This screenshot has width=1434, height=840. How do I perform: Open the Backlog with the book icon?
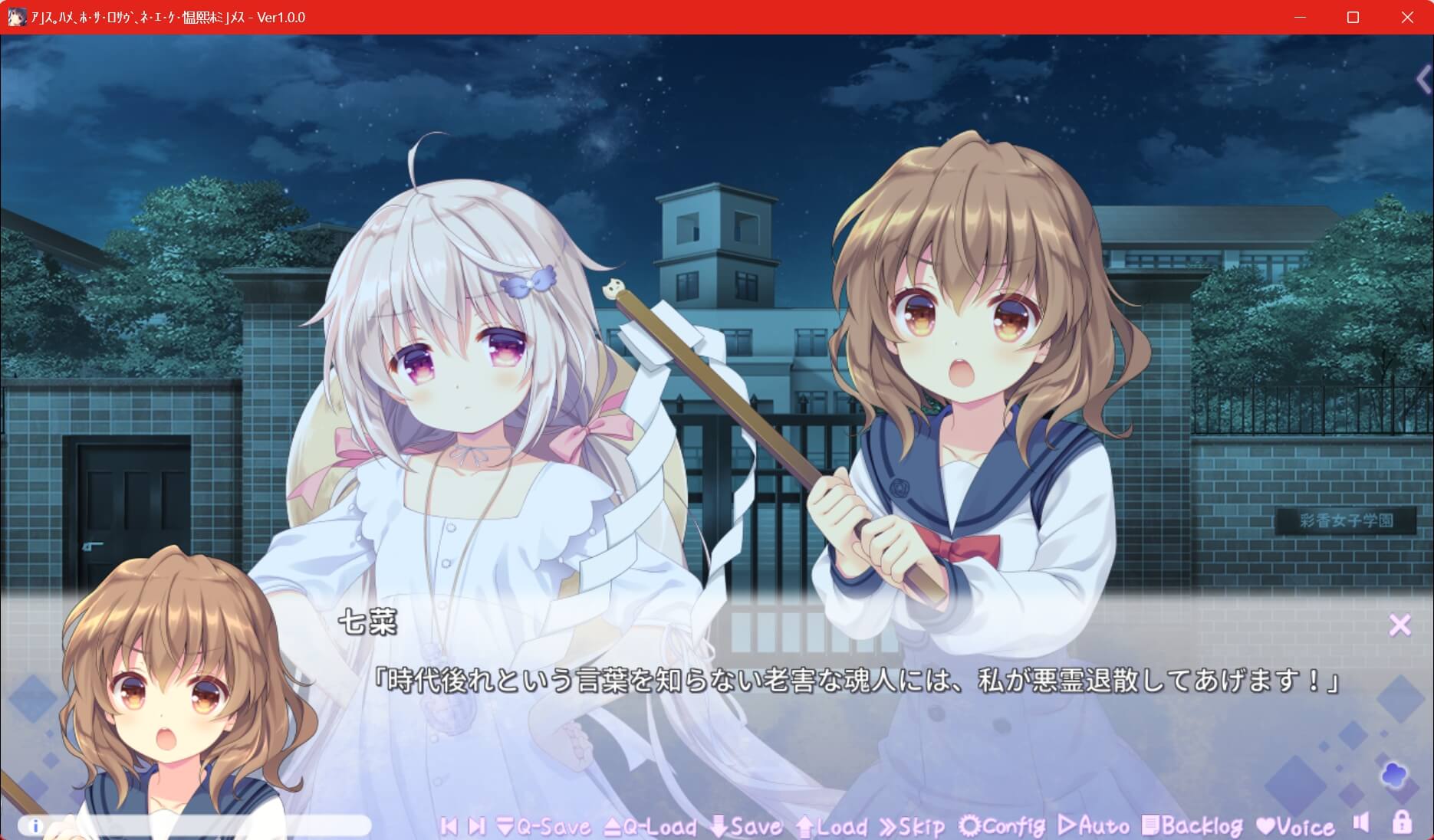(x=1192, y=827)
